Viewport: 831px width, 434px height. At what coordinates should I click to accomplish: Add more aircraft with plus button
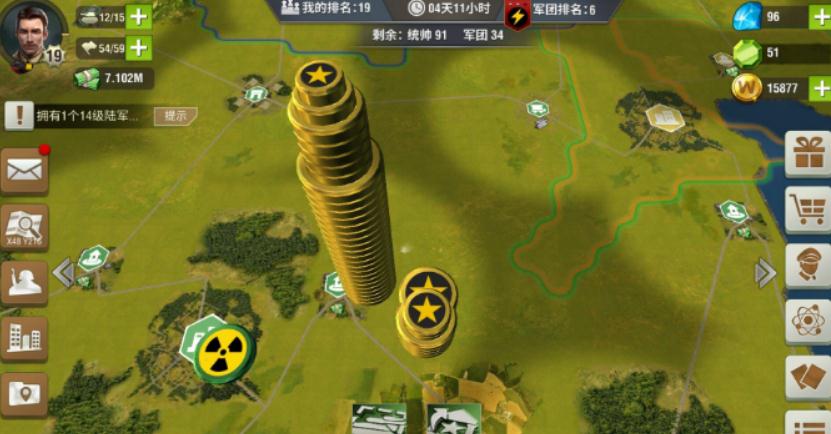coord(140,47)
